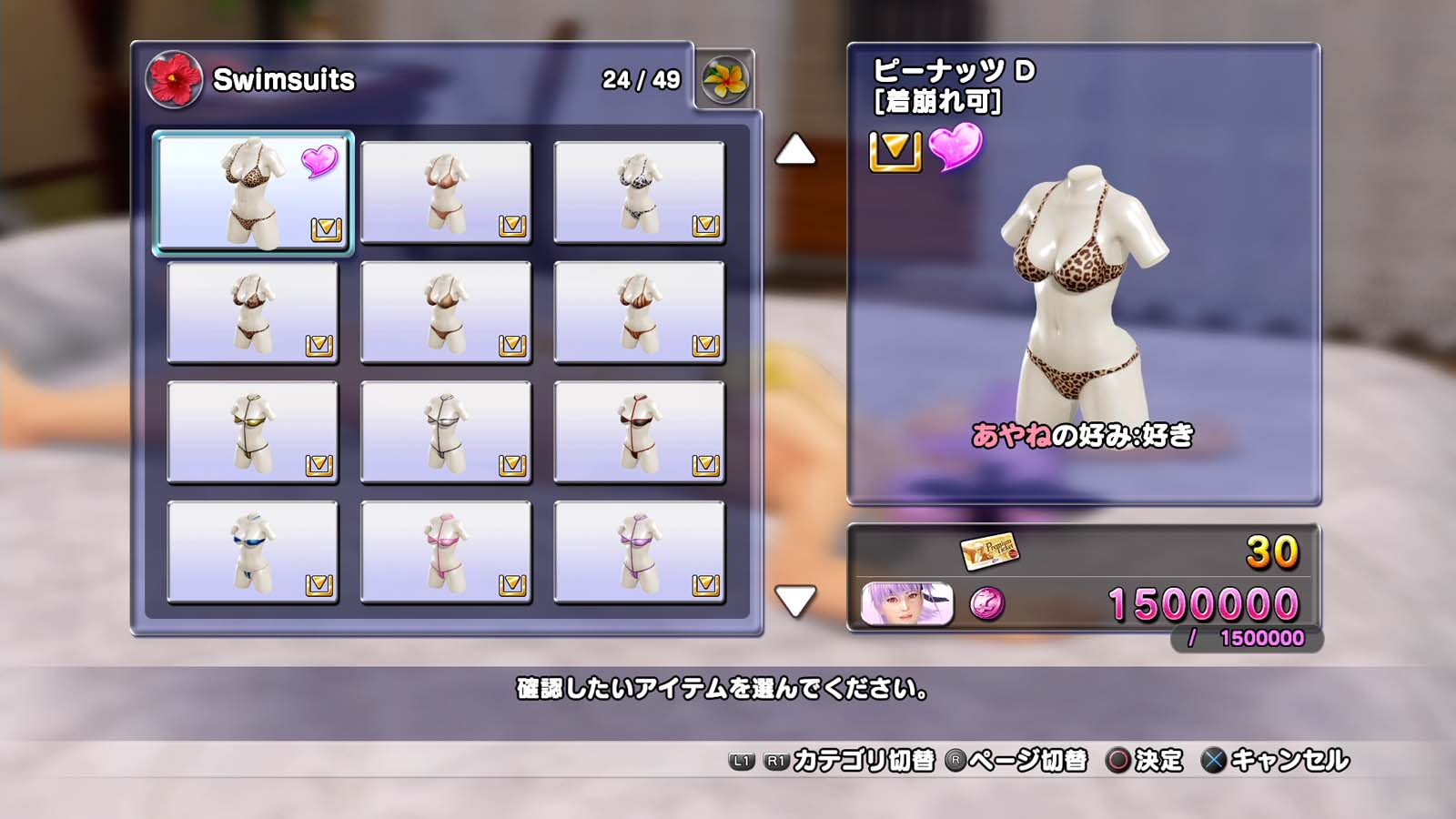Image resolution: width=1456 pixels, height=819 pixels.
Task: Go to next page with down arrow
Action: pyautogui.click(x=795, y=601)
